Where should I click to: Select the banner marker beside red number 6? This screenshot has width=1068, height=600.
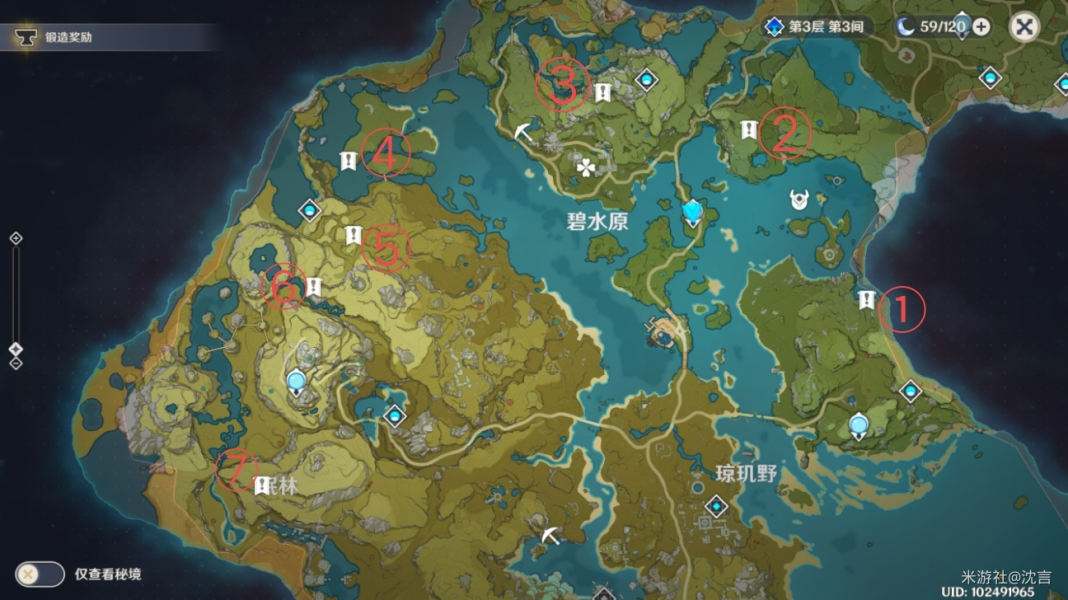pos(313,287)
